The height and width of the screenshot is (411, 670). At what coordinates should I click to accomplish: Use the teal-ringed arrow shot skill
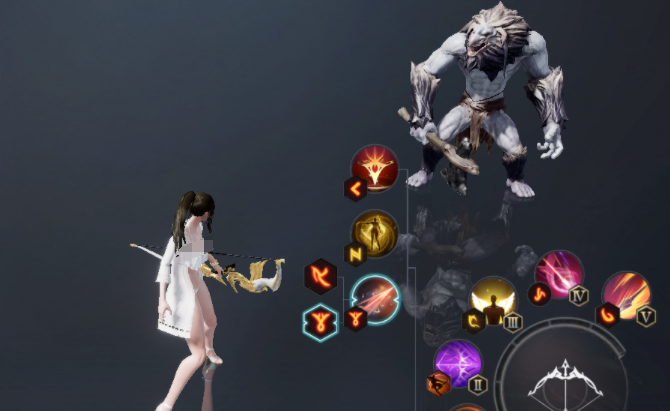click(x=376, y=299)
